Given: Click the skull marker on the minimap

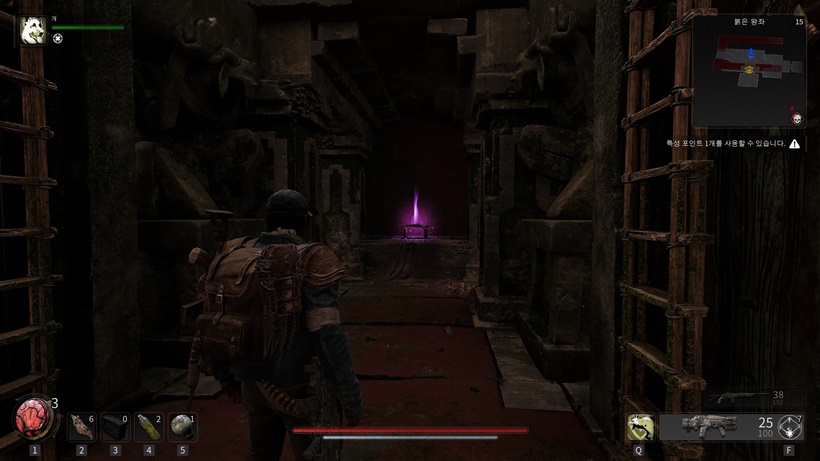Looking at the screenshot, I should [x=797, y=119].
